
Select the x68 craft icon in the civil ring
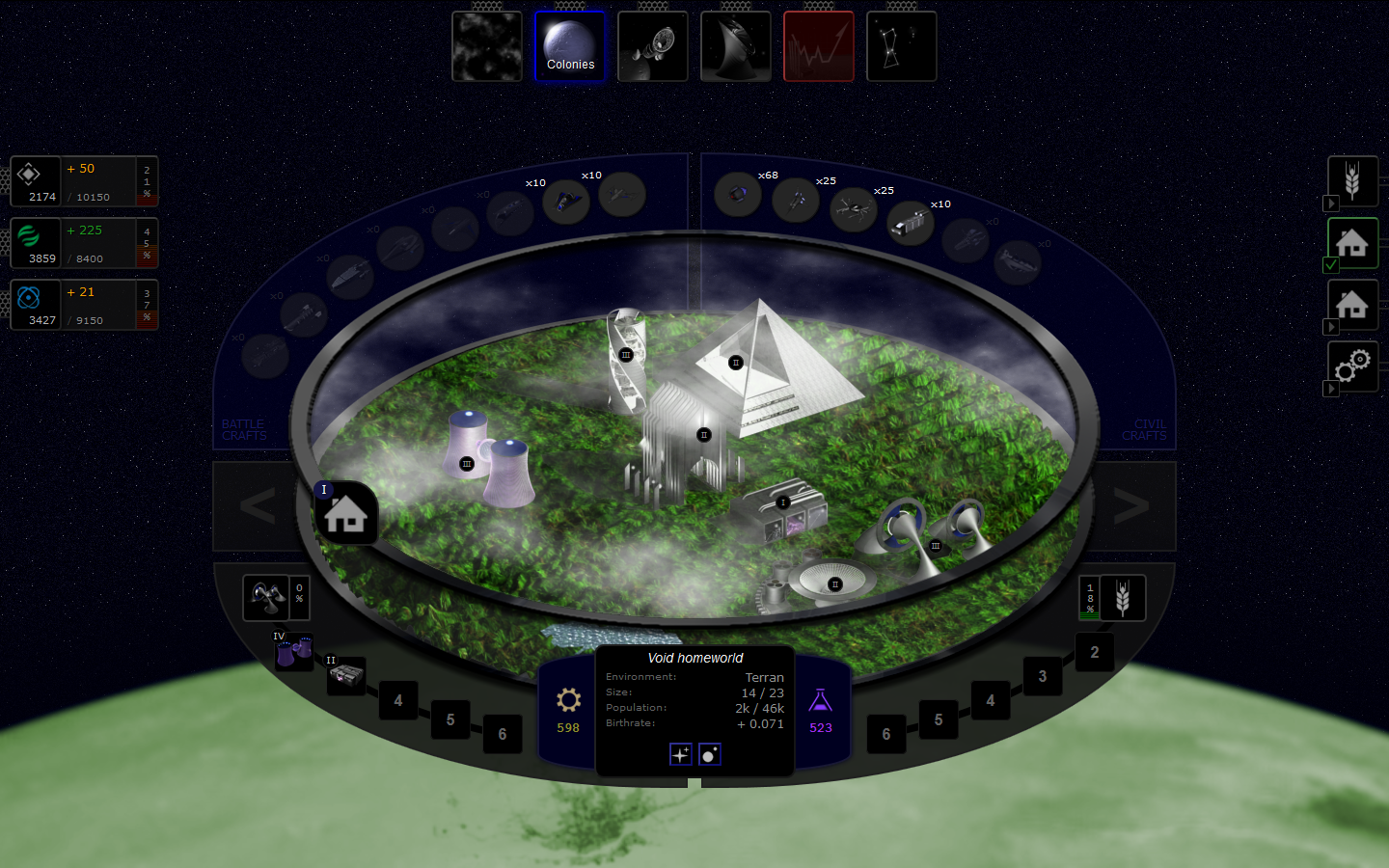point(737,196)
